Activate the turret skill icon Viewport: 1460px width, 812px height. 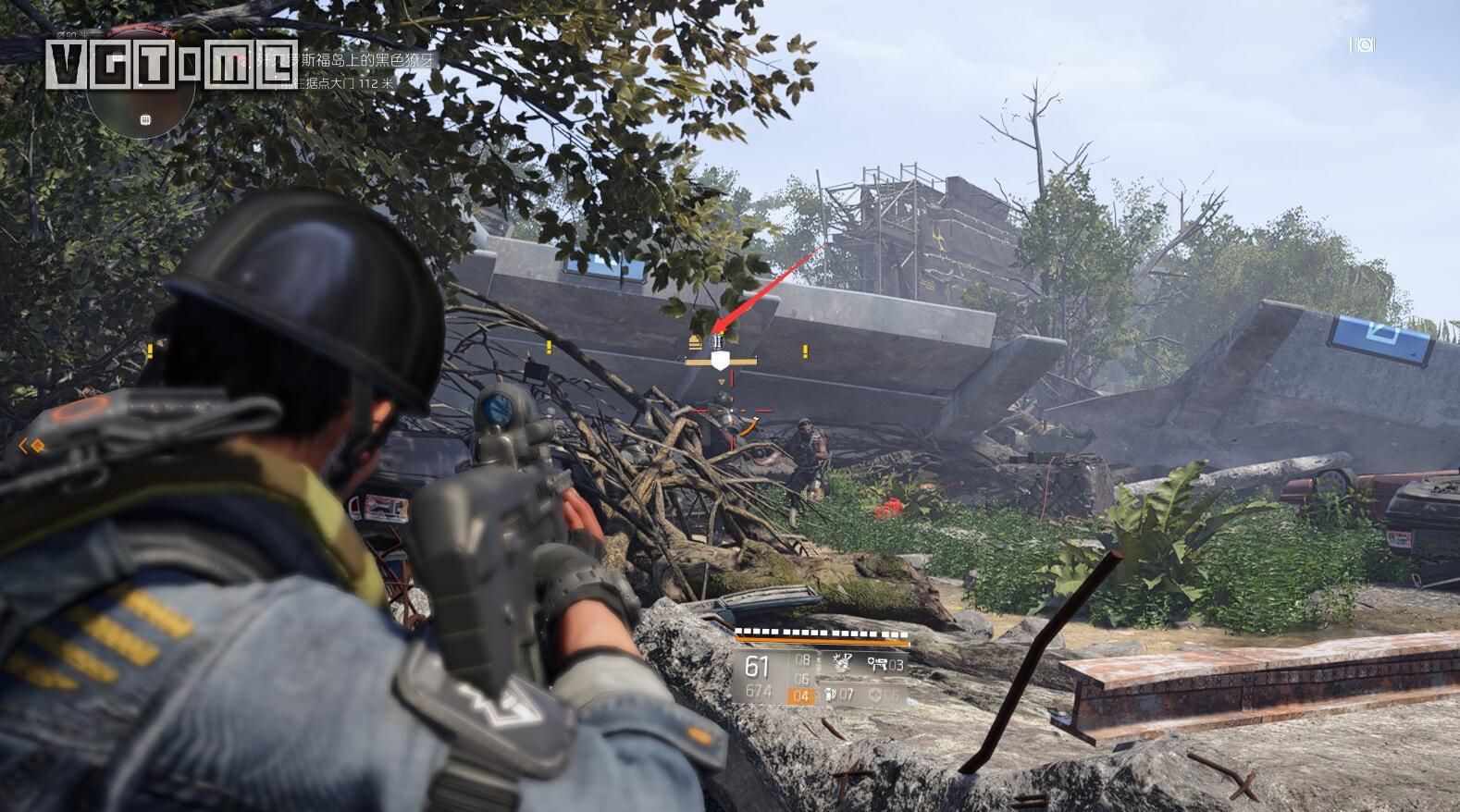click(x=877, y=663)
